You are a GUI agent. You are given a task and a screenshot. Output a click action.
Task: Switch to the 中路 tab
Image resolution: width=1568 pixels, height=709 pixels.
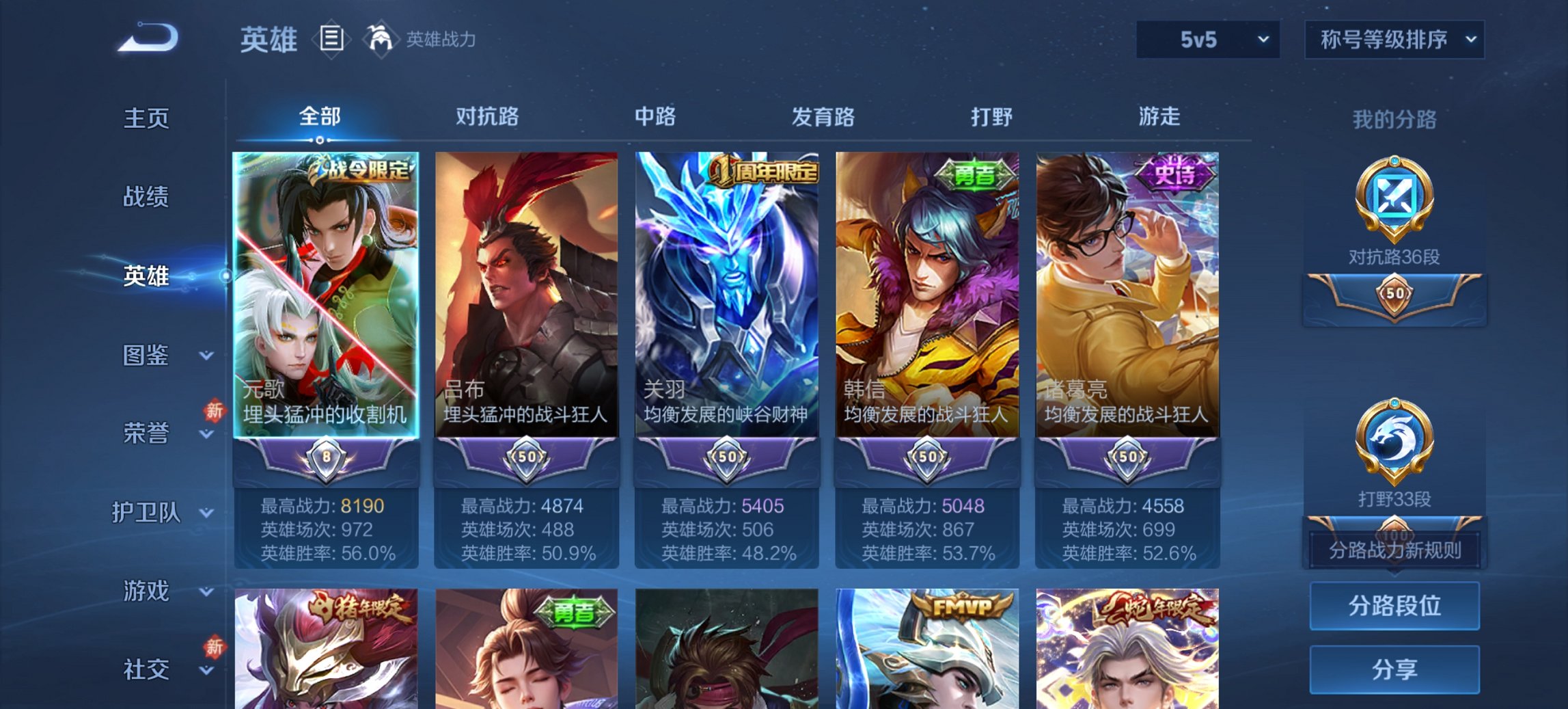click(653, 118)
